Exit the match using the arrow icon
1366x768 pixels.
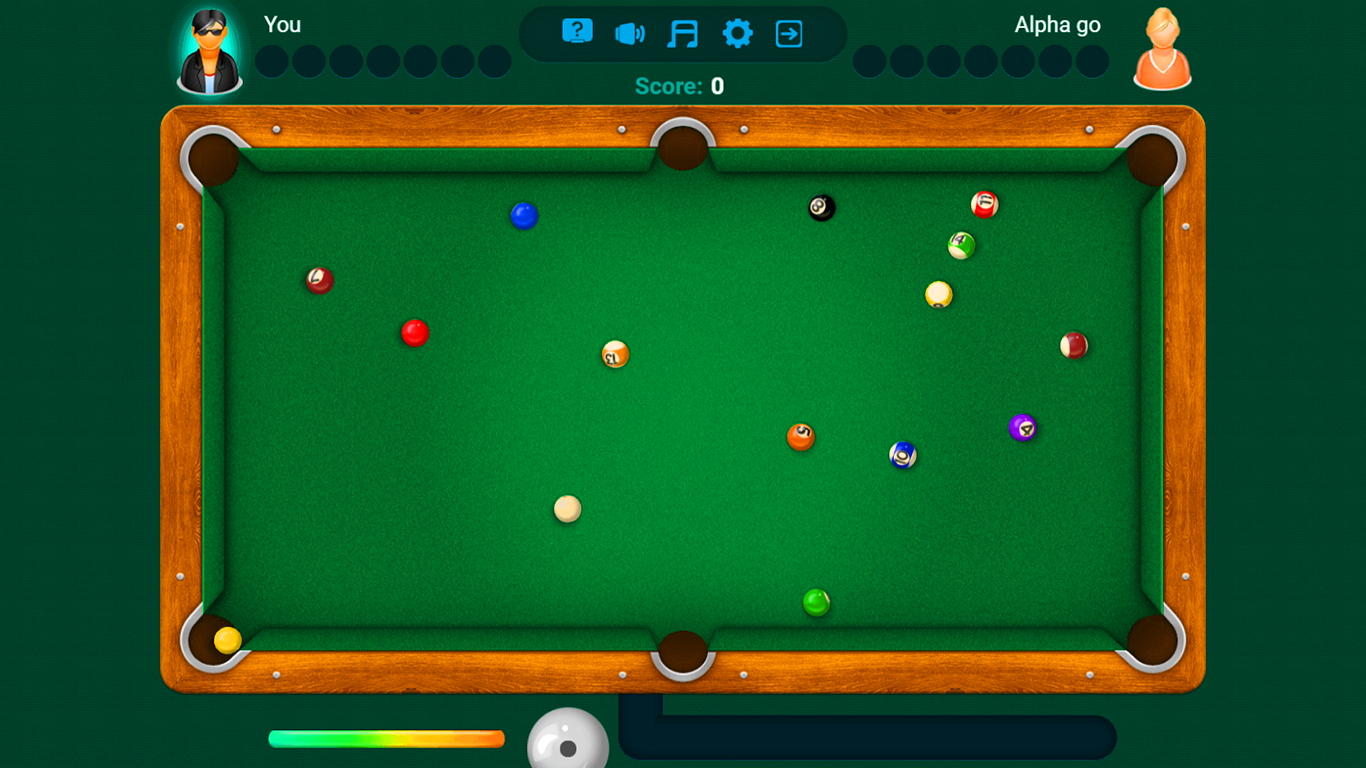(x=789, y=33)
